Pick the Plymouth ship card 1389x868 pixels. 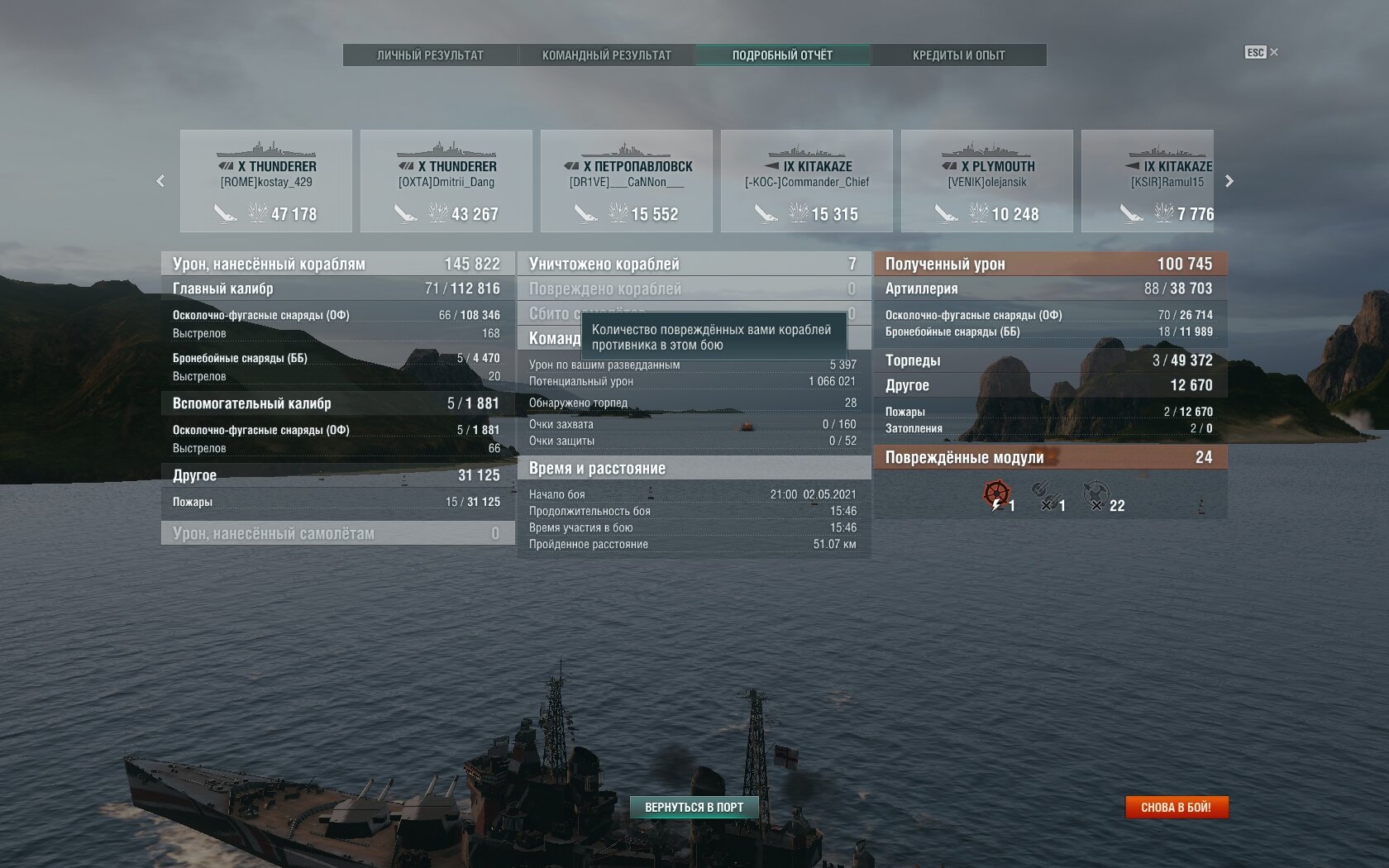[x=987, y=181]
